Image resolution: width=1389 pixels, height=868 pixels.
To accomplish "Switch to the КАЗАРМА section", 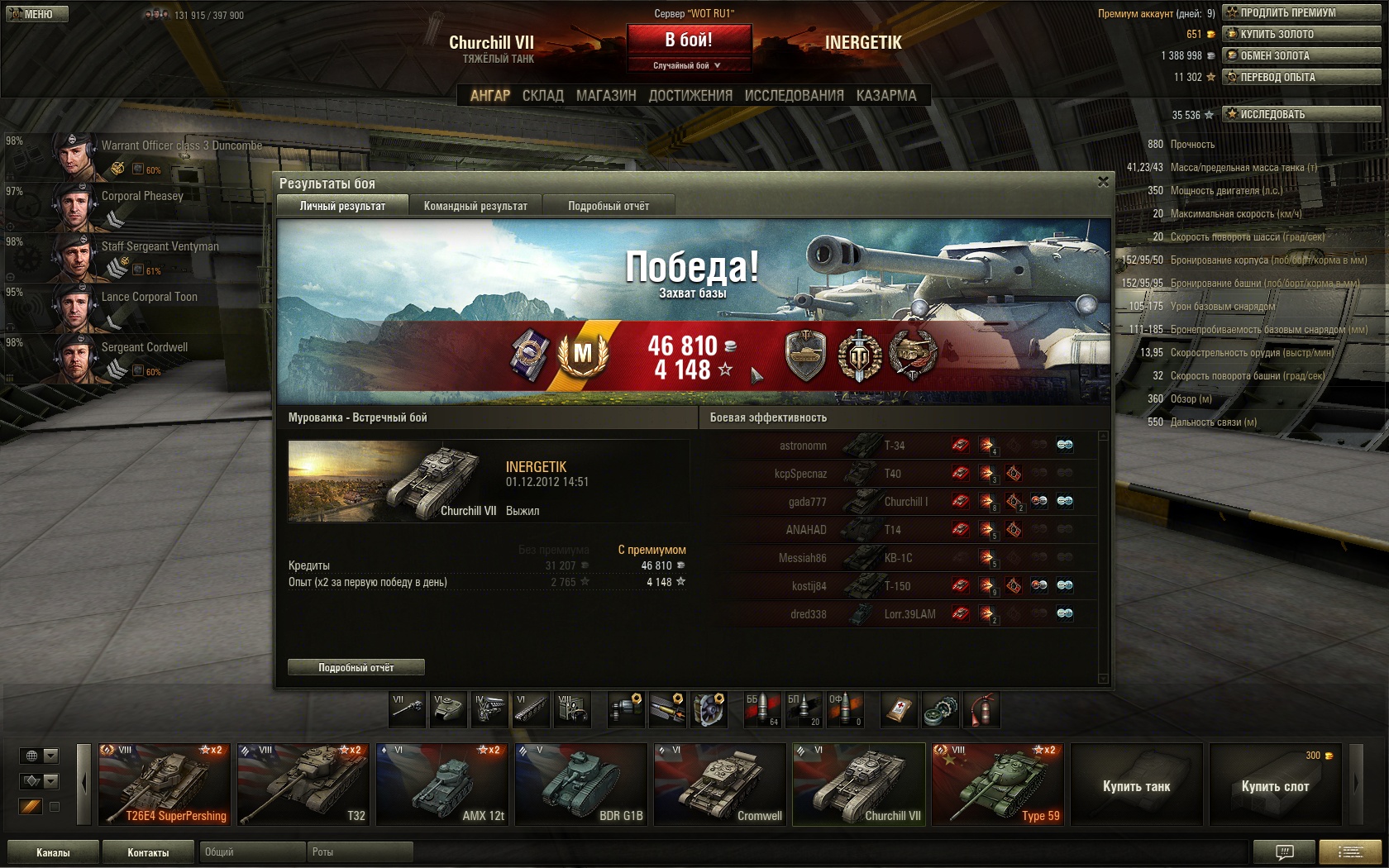I will 886,96.
